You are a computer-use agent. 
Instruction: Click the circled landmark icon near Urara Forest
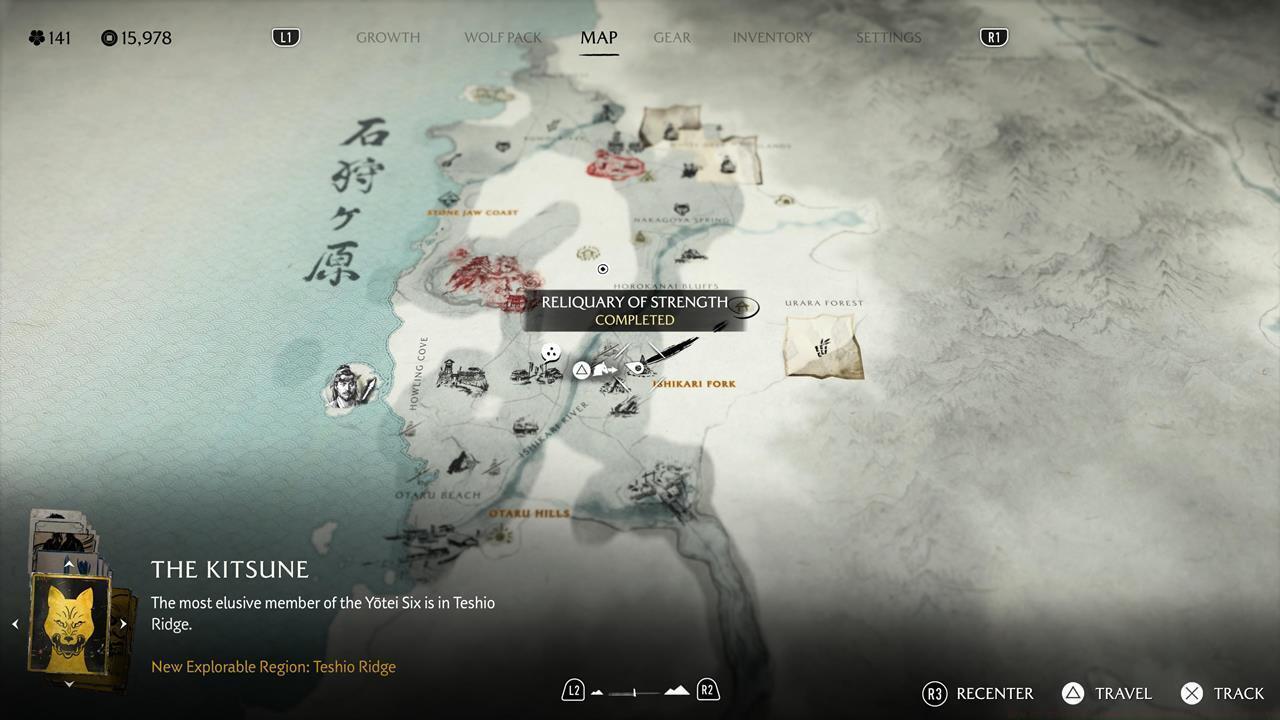click(745, 308)
